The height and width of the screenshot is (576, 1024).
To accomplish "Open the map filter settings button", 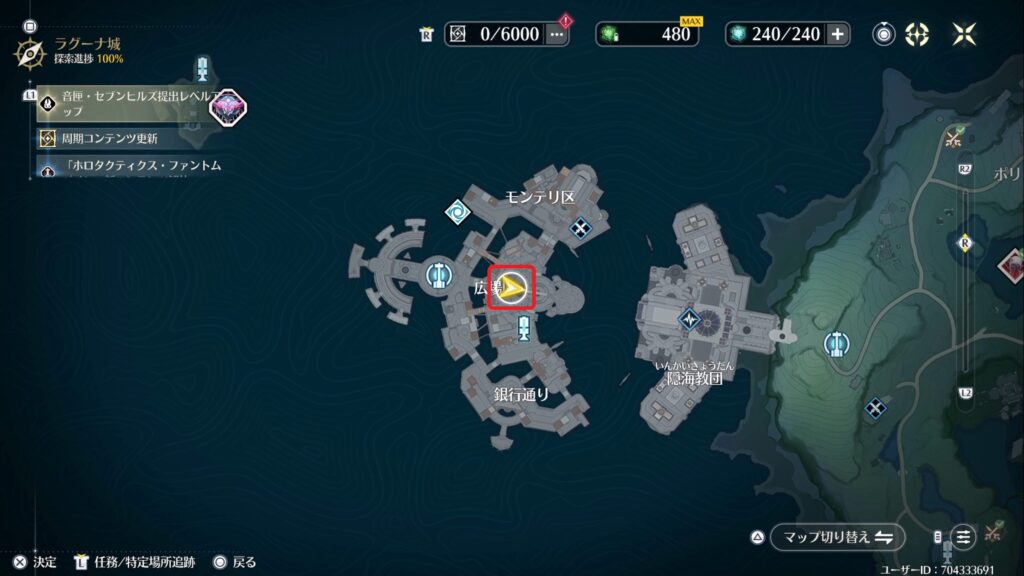I will (963, 537).
